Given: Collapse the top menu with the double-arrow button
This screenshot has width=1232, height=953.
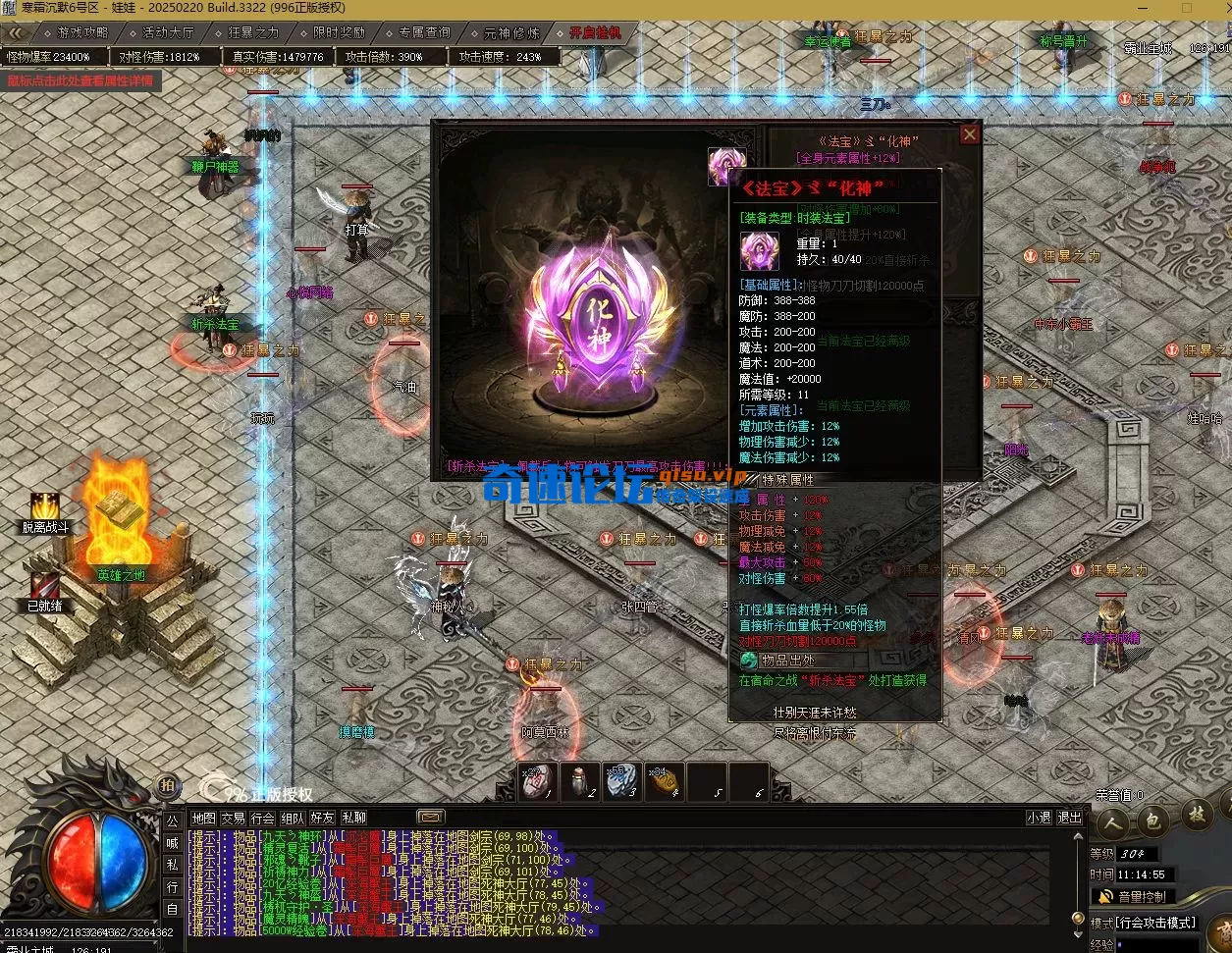Looking at the screenshot, I should [17, 32].
